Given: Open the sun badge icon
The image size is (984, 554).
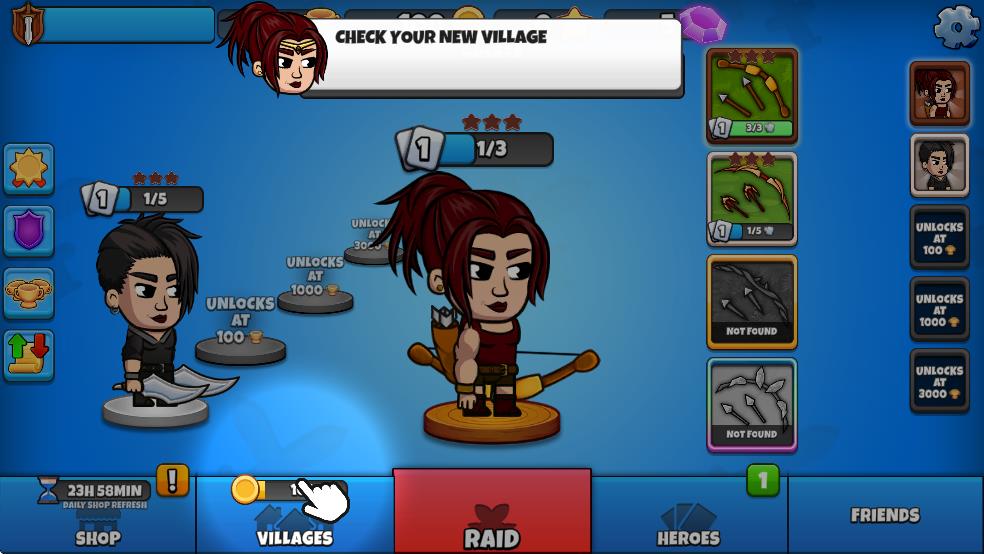Looking at the screenshot, I should point(29,168).
